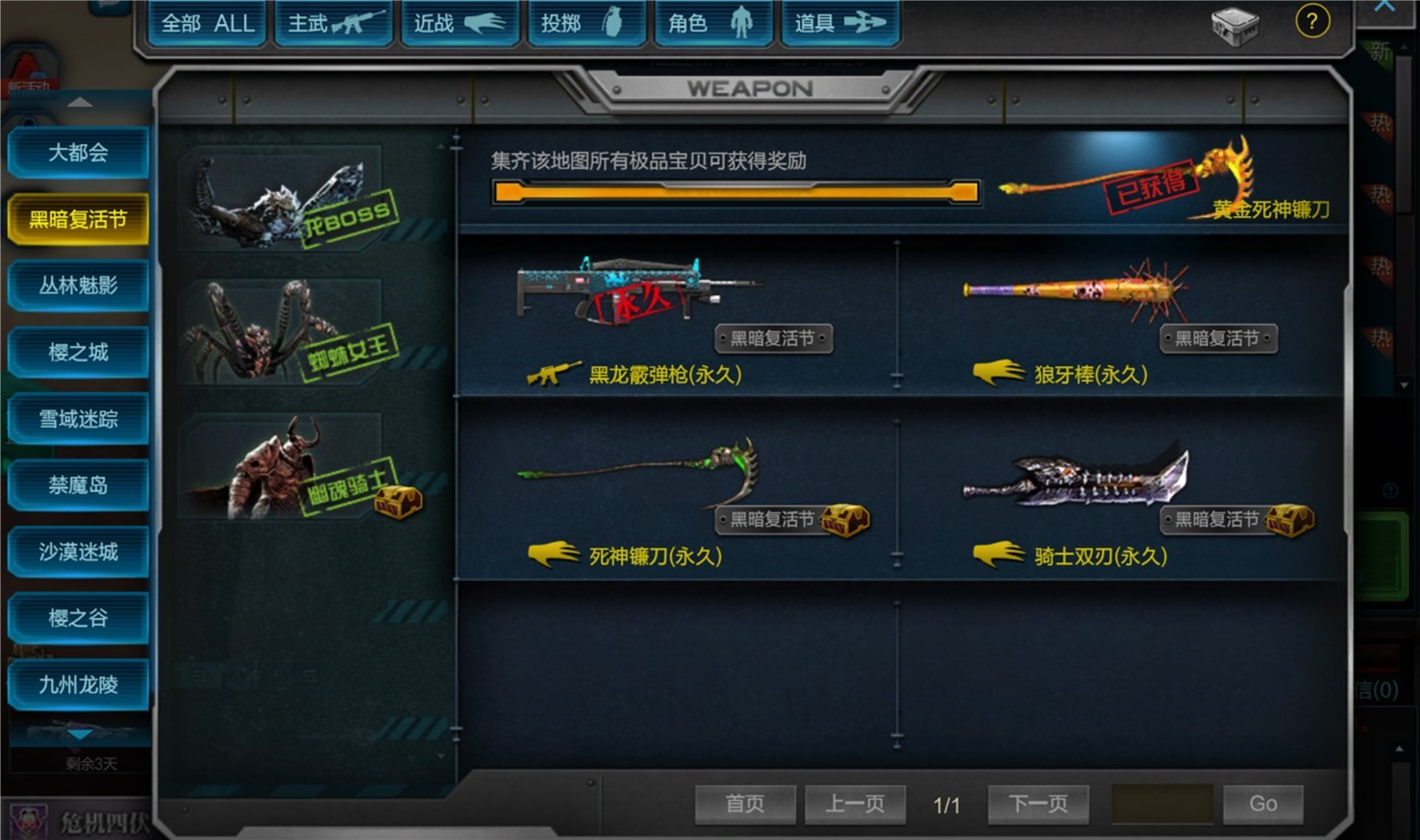Viewport: 1420px width, 840px height.
Task: Show the 投掷 grenade tab
Action: [585, 23]
